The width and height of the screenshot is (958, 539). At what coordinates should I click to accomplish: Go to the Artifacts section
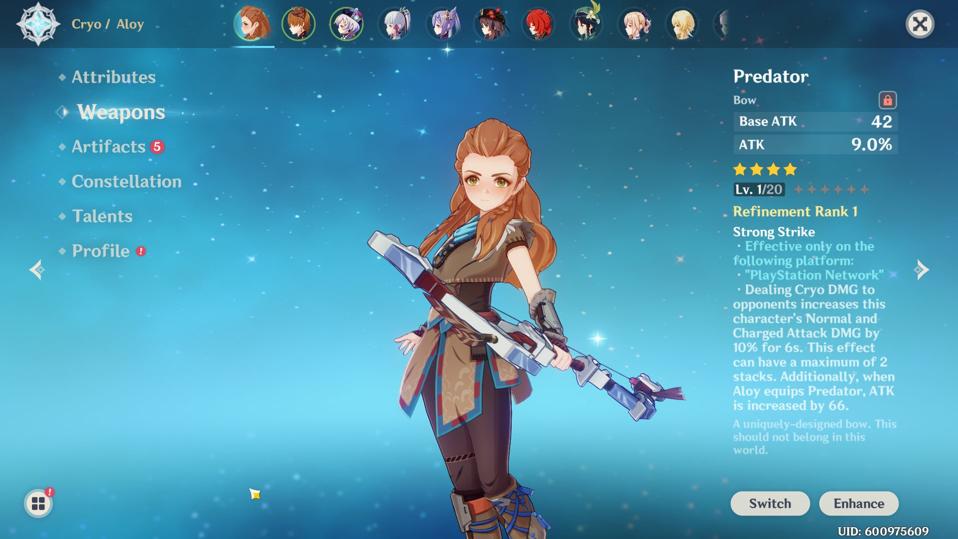click(108, 147)
